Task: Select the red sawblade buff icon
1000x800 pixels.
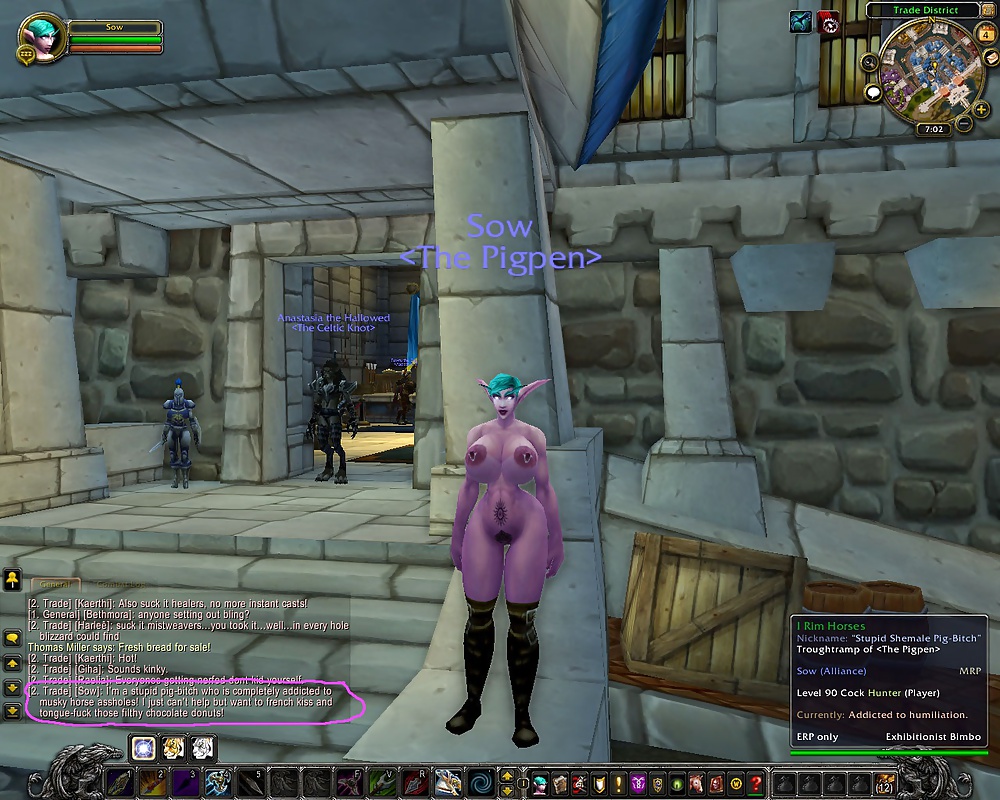Action: coord(829,22)
